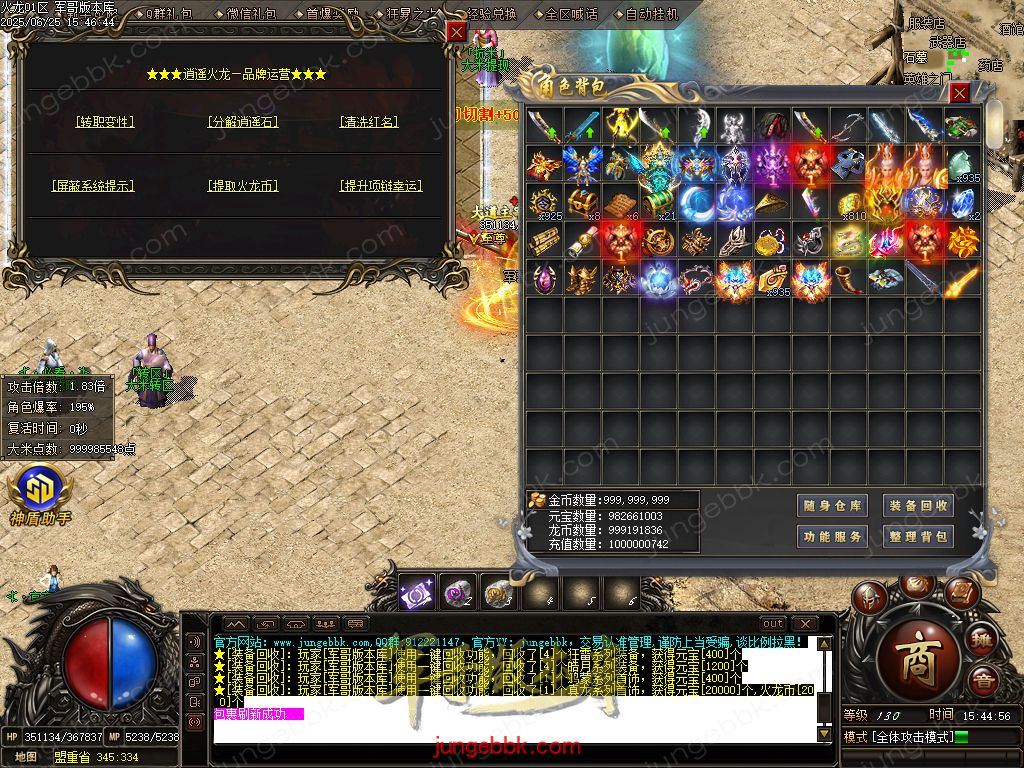Select the 提升项链幸运 option

pyautogui.click(x=380, y=186)
